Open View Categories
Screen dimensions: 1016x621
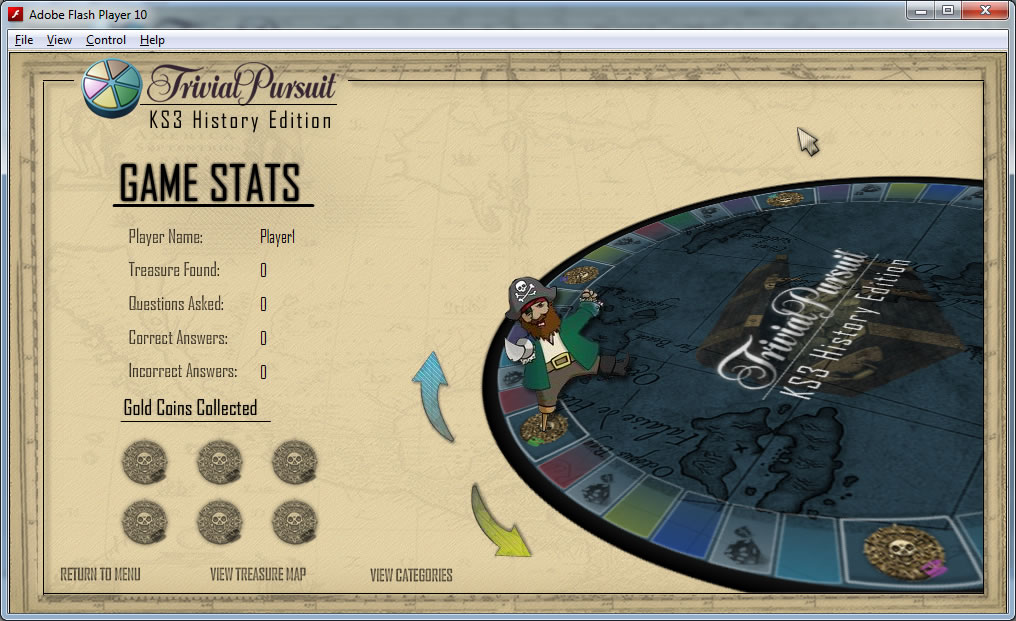(411, 575)
